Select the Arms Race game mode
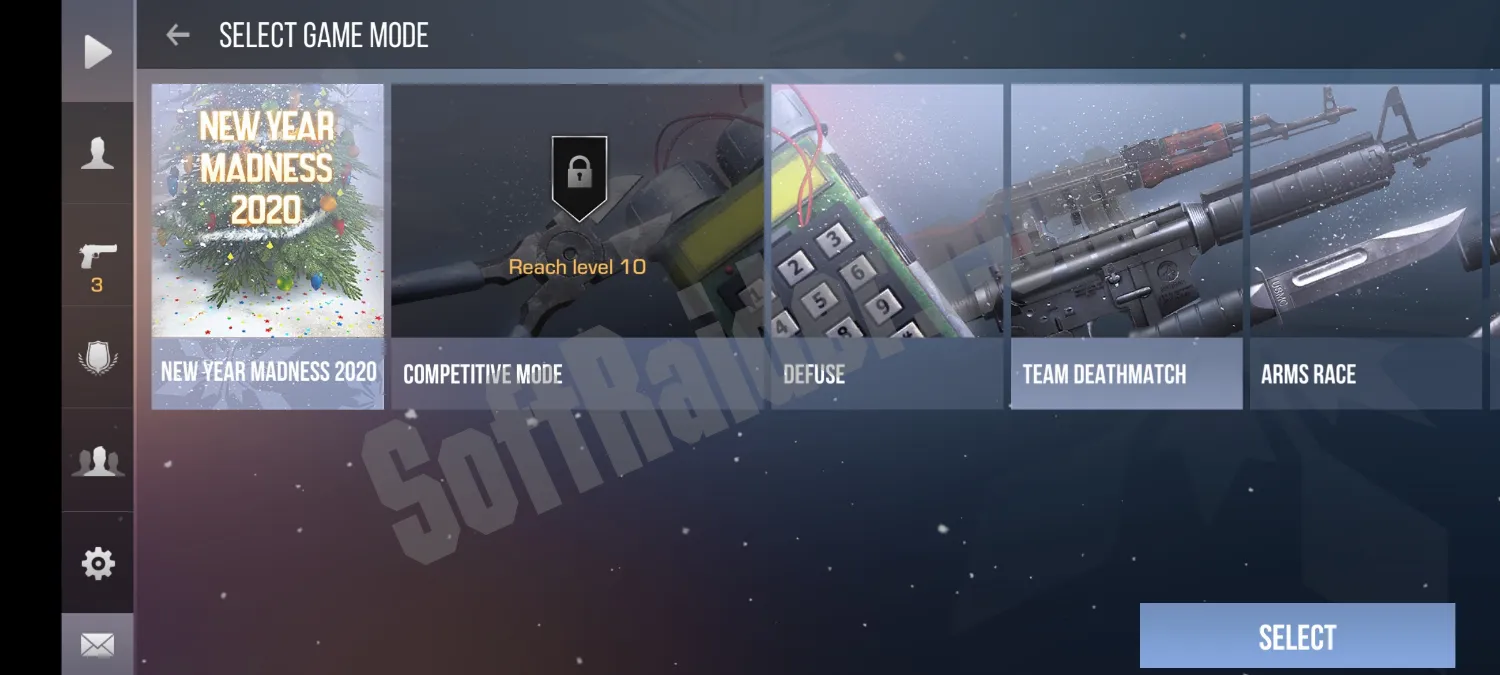 (x=1365, y=245)
